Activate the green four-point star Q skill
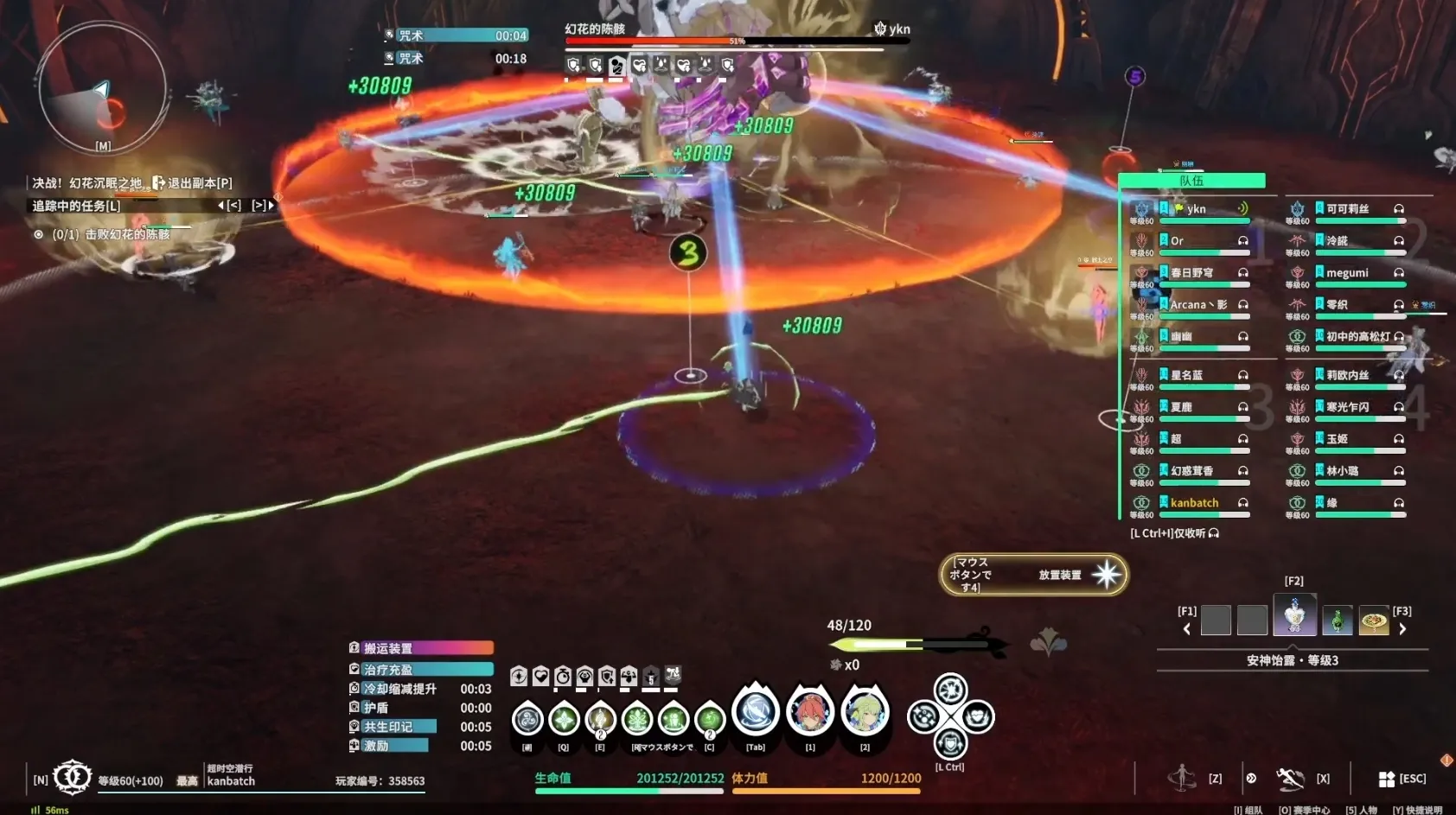 [564, 719]
